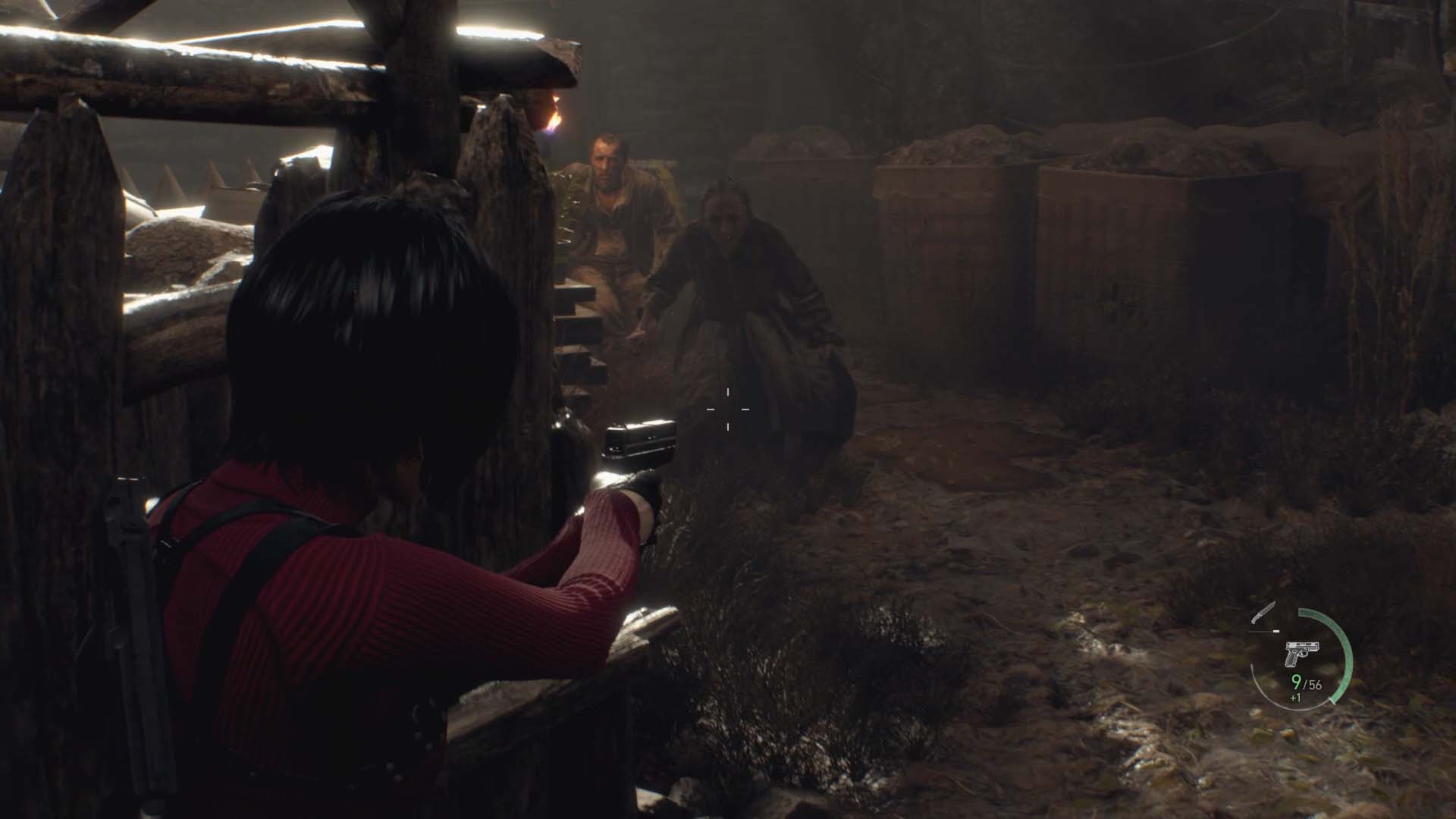Click the crosshair reticle at screen center
This screenshot has width=1456, height=819.
click(730, 409)
